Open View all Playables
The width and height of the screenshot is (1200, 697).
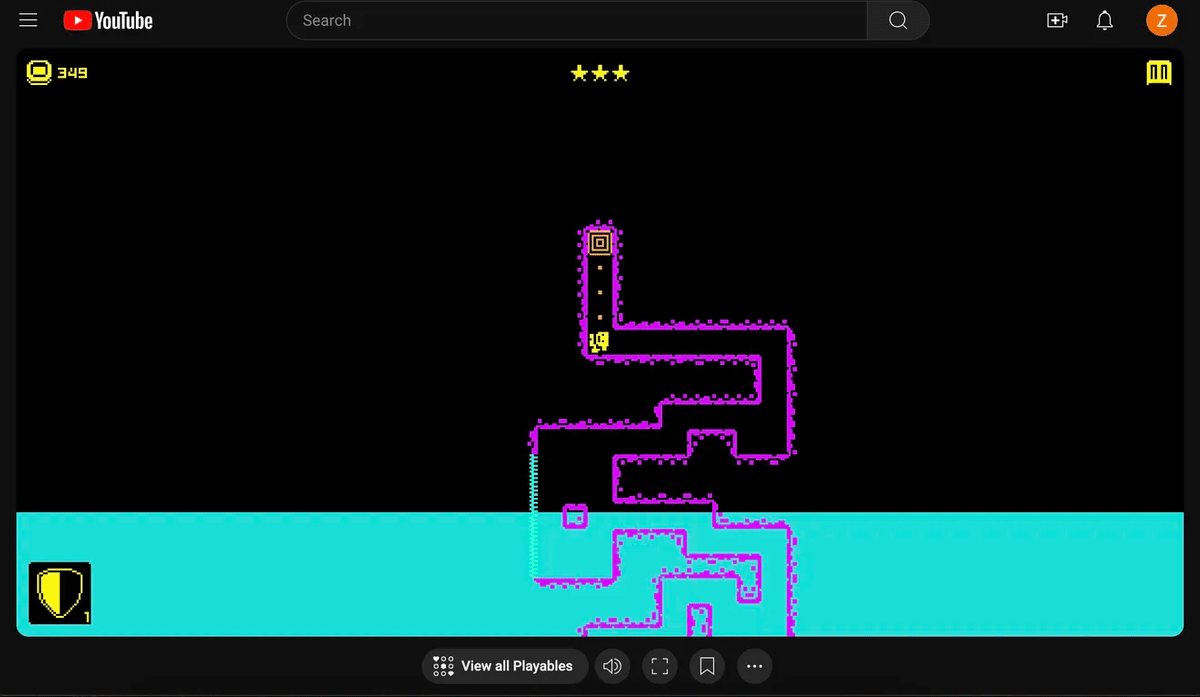[x=503, y=666]
